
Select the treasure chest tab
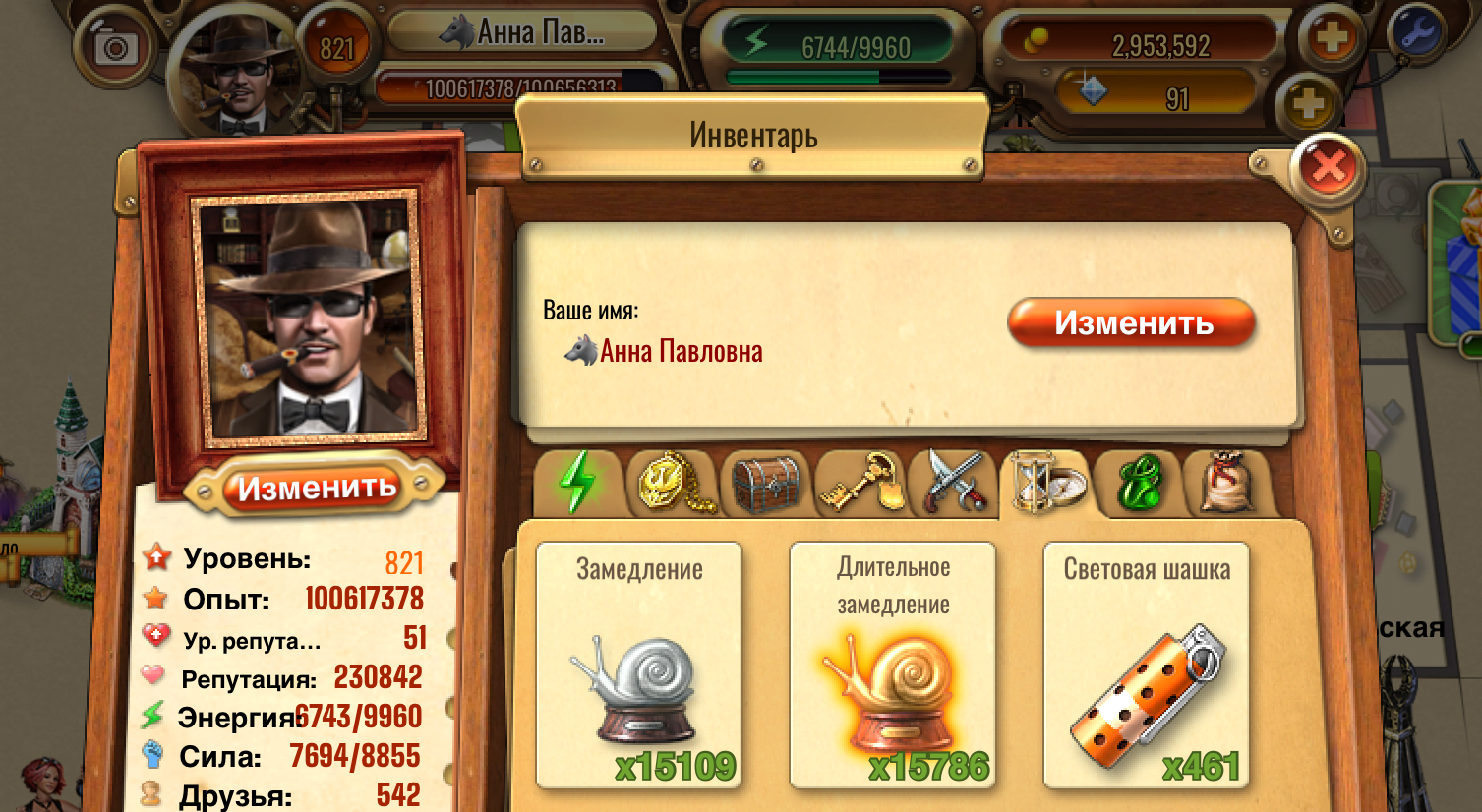pos(767,483)
